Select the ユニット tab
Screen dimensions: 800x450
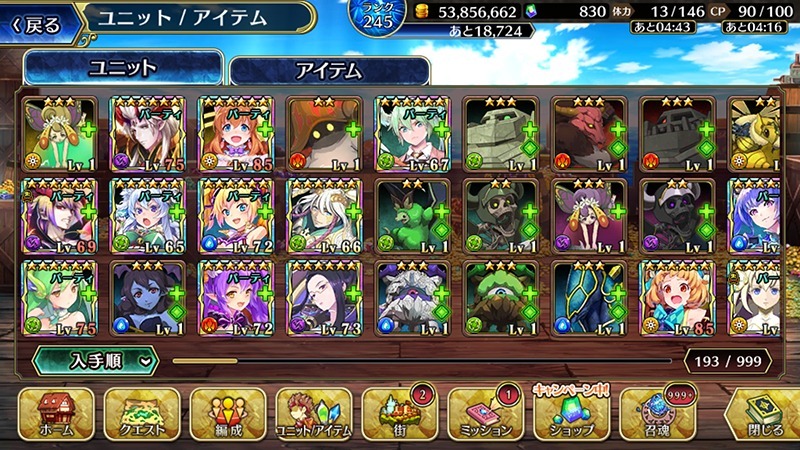(123, 68)
